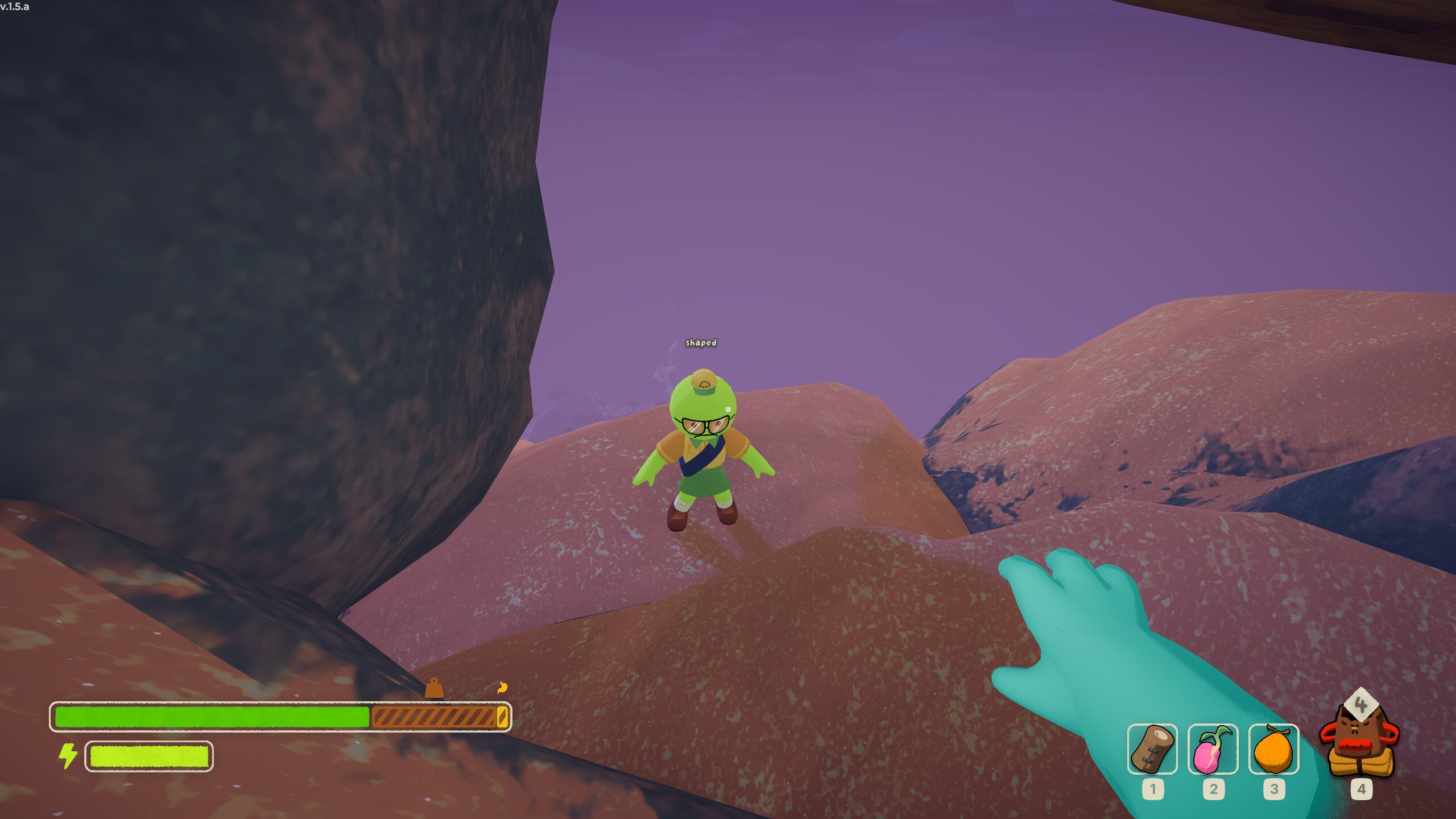
Task: Select the equipped chunk armor in slot 4
Action: [1361, 739]
